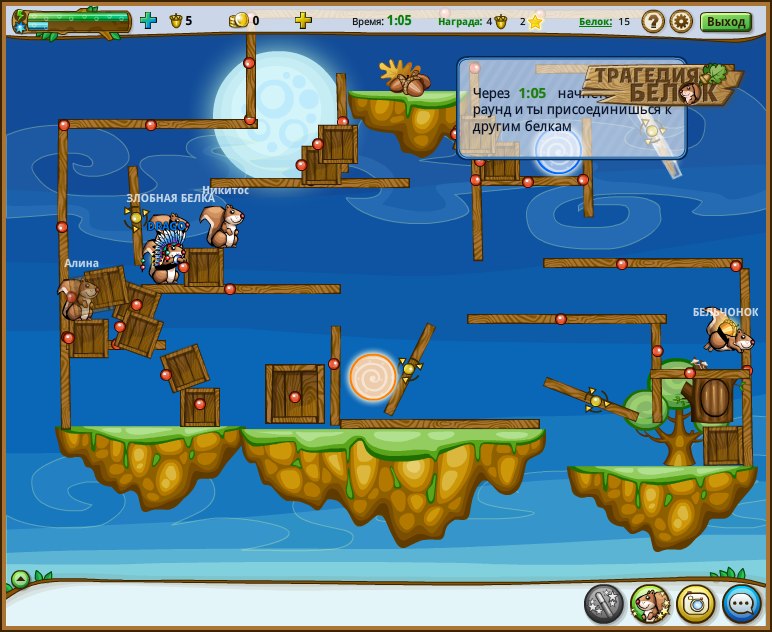The height and width of the screenshot is (632, 772).
Task: Open the Белок squirrel list link
Action: pos(595,21)
